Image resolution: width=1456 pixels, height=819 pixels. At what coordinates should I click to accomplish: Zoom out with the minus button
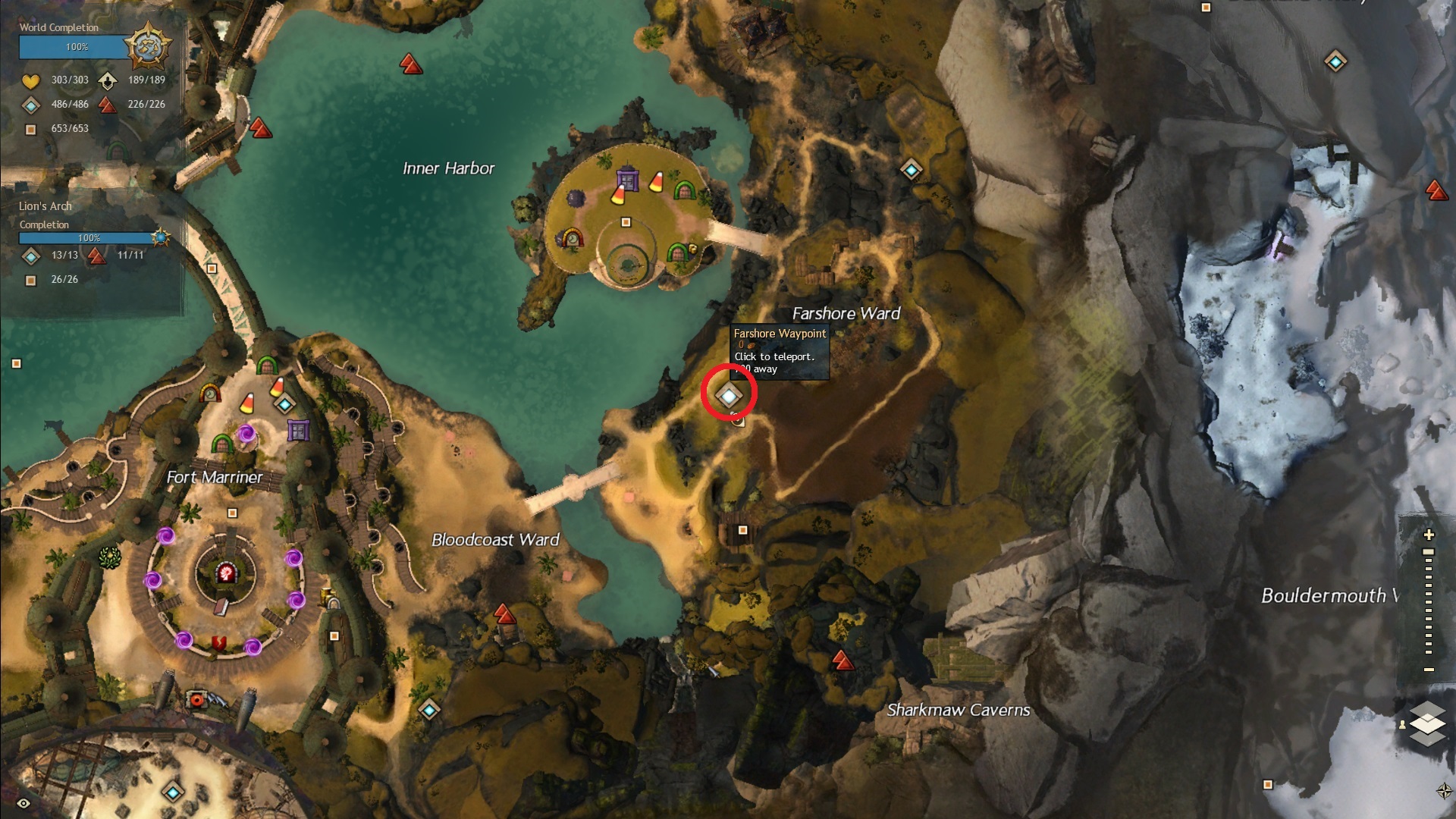pos(1429,670)
